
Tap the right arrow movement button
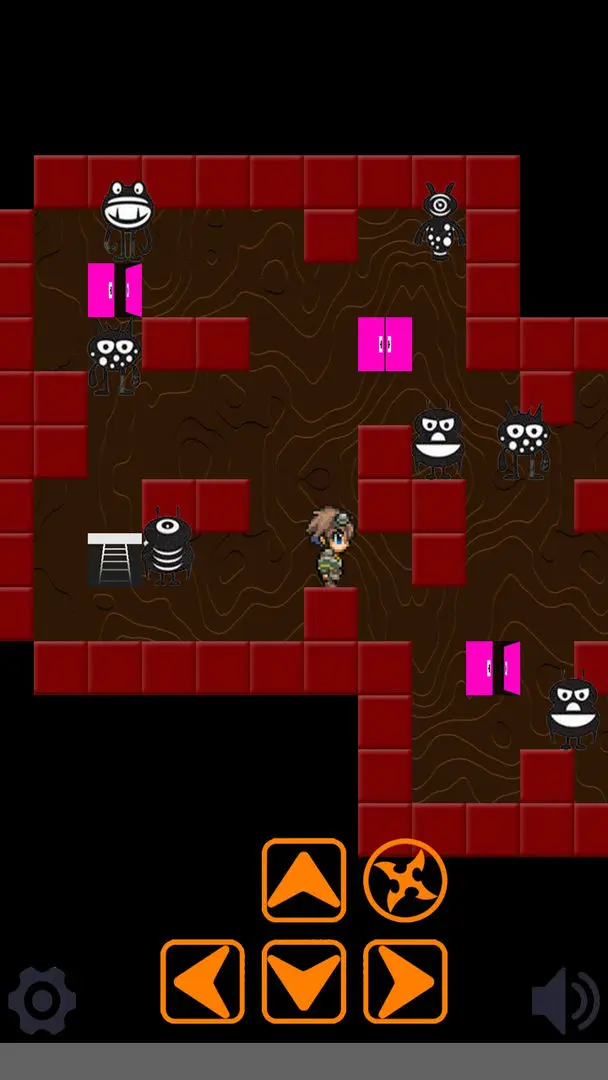[405, 981]
